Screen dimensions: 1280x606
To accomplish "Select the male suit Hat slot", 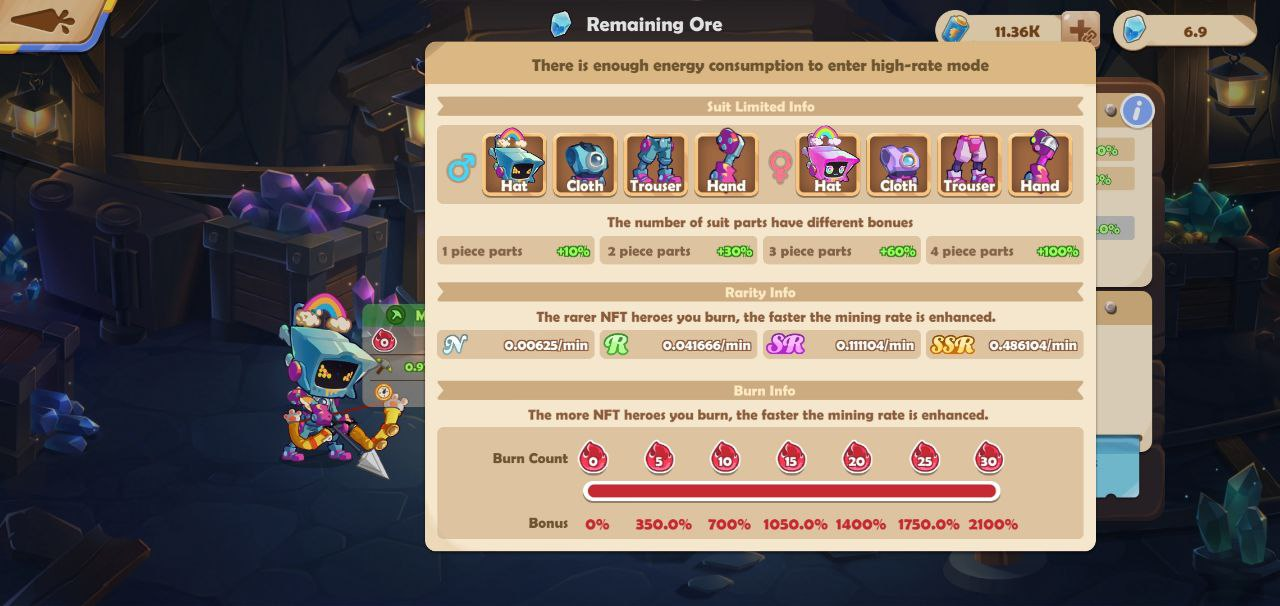I will click(514, 164).
